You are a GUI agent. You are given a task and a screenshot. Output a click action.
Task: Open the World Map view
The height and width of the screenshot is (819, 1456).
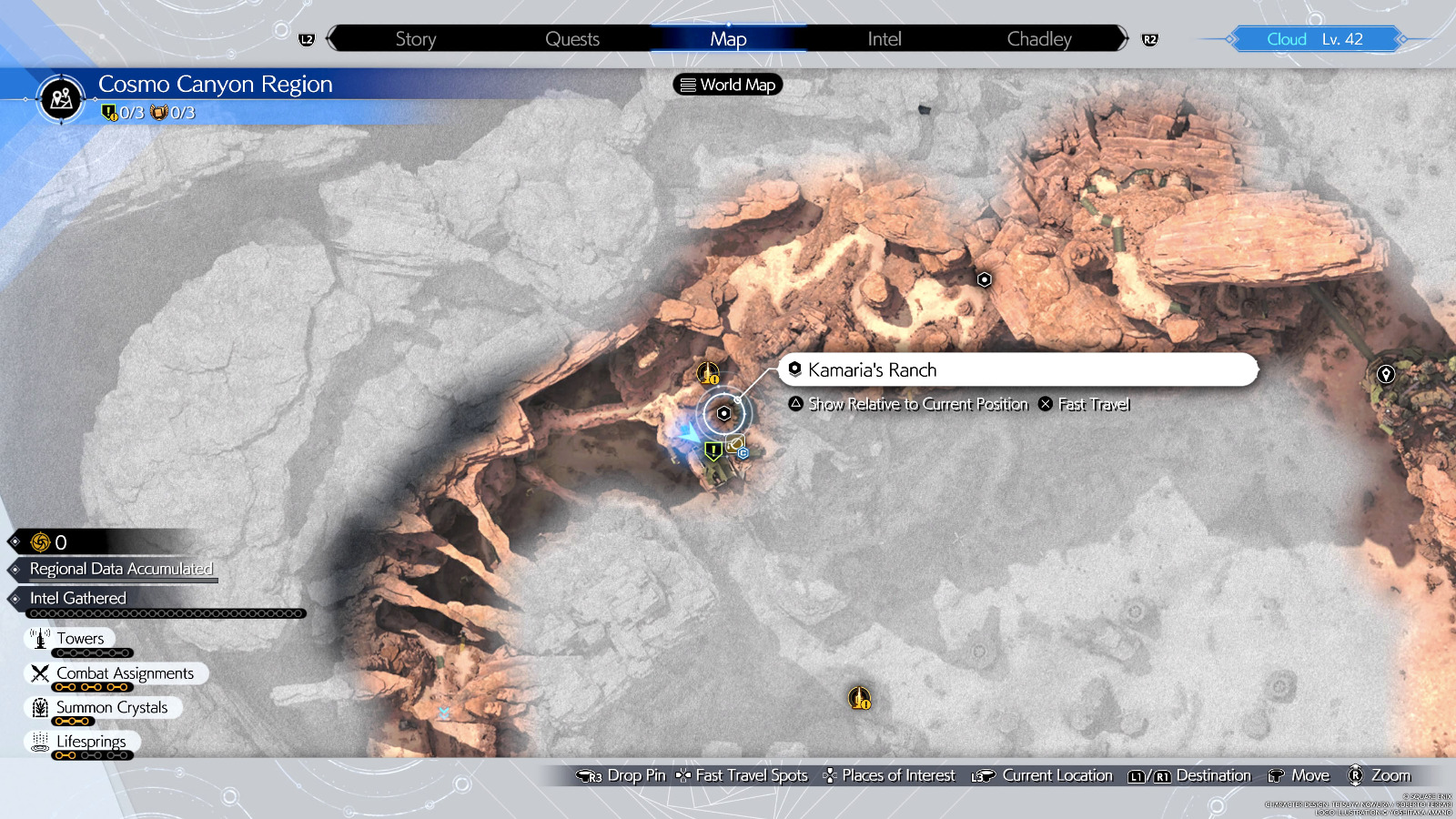click(x=728, y=85)
